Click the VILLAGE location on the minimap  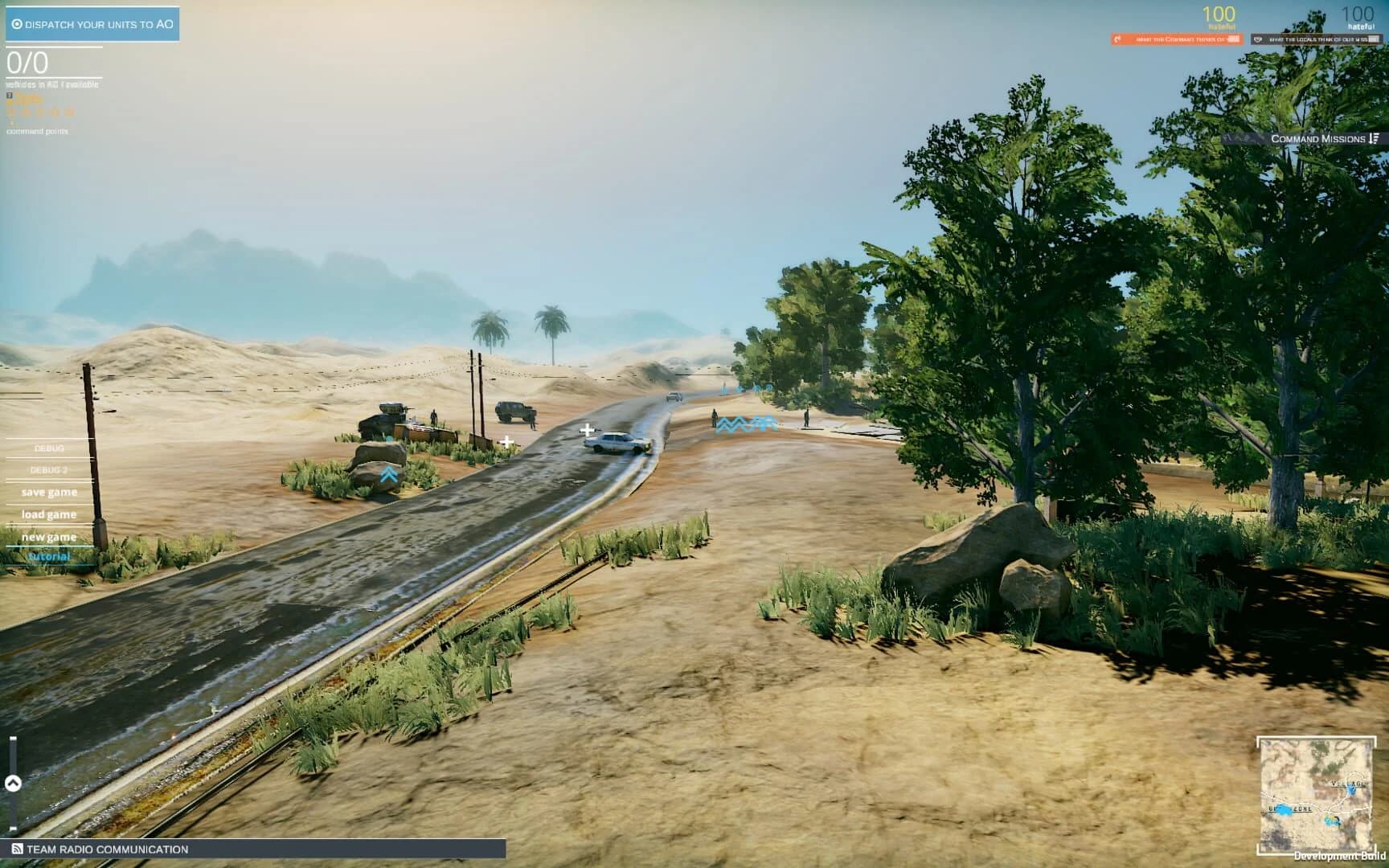(x=1348, y=784)
